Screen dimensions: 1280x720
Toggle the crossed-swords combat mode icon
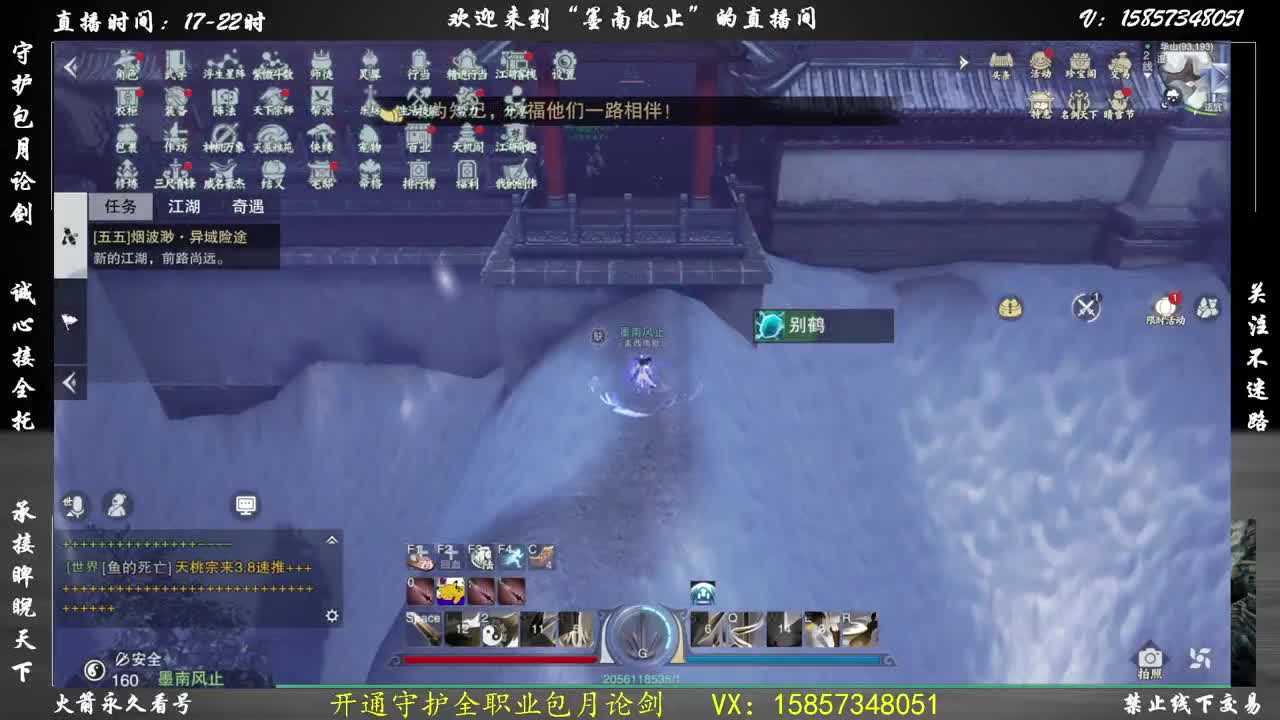coord(1086,308)
